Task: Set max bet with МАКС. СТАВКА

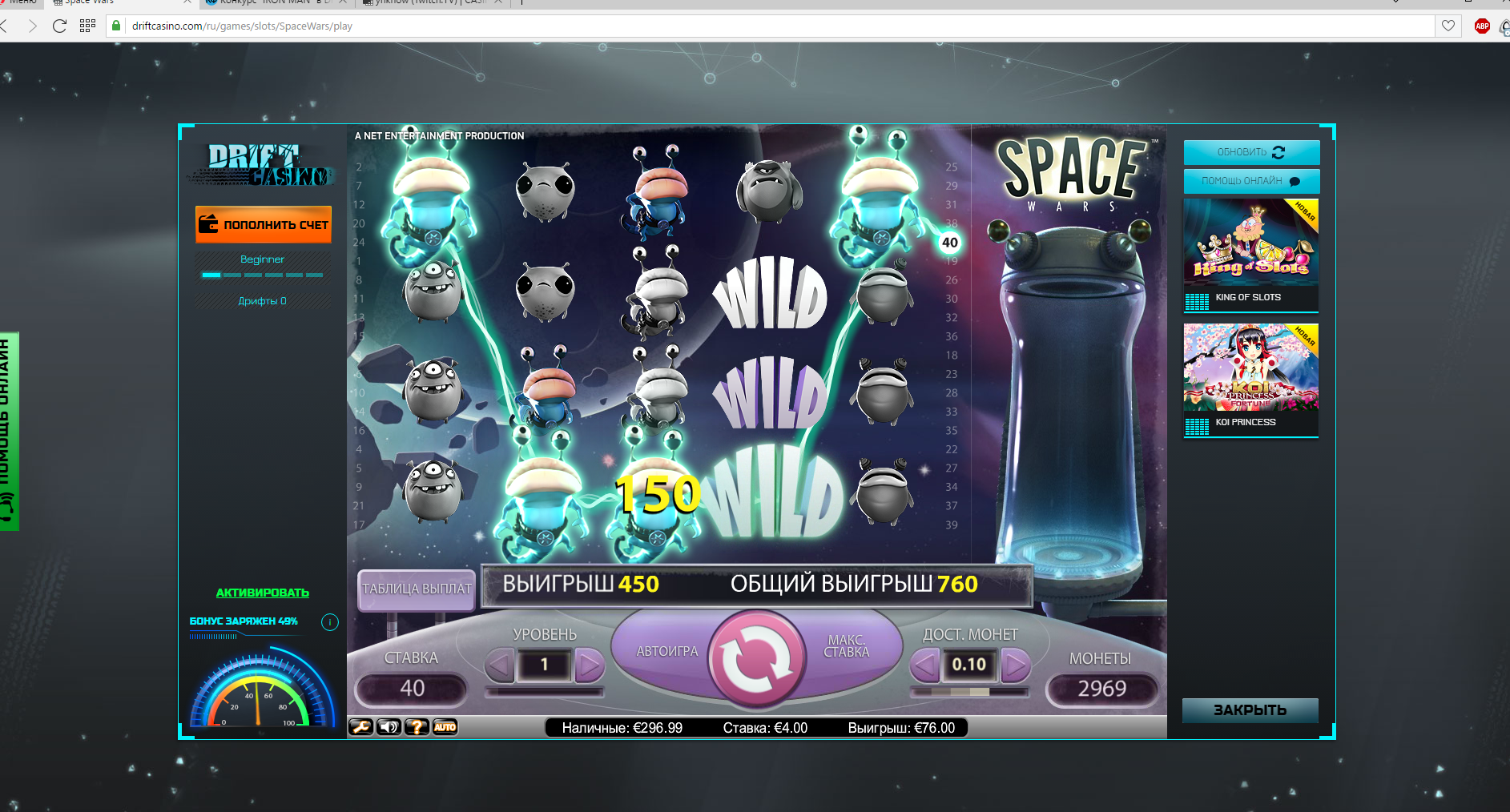Action: 847,647
